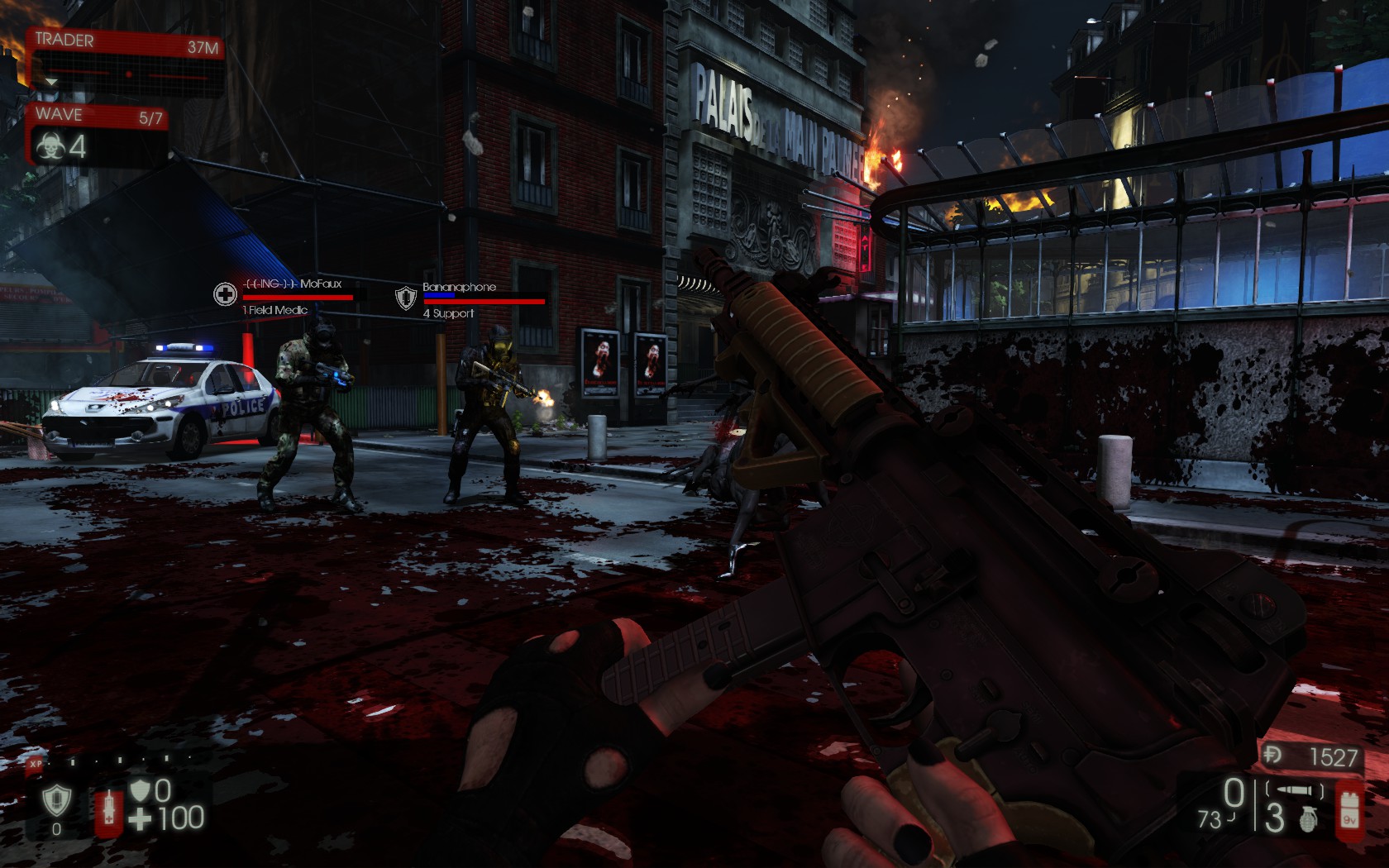The width and height of the screenshot is (1389, 868).
Task: Select MoFaux's Field Medic cross icon
Action: click(x=225, y=294)
